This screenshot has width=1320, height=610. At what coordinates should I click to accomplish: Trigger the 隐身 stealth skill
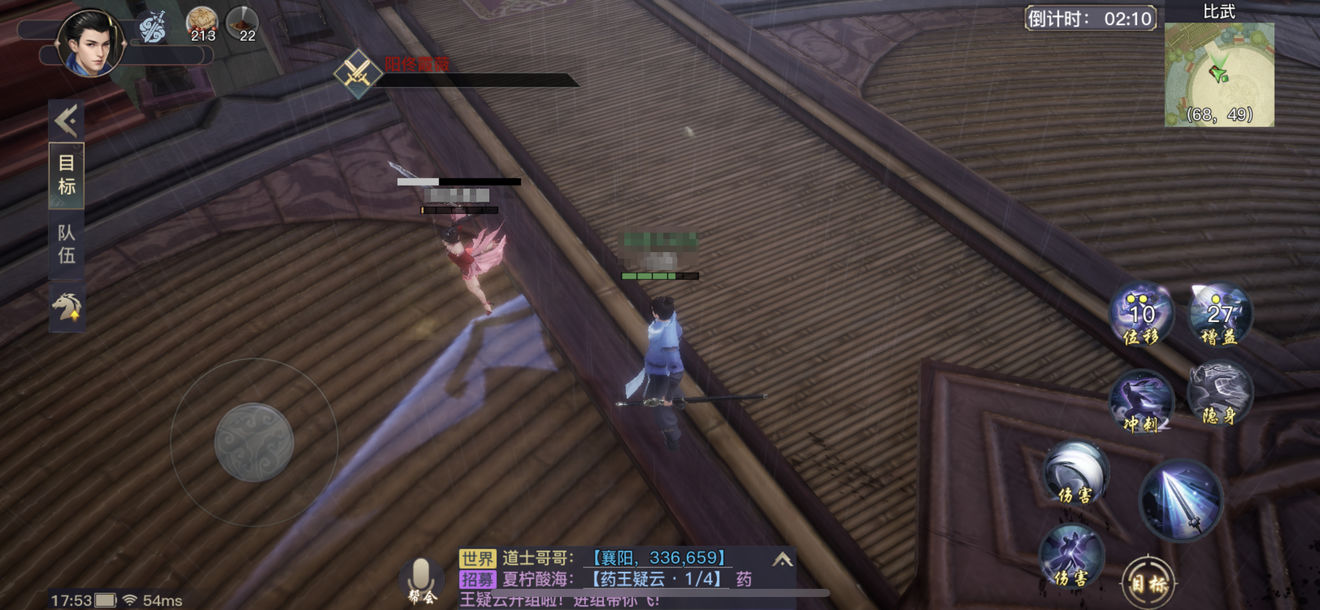(x=1220, y=392)
